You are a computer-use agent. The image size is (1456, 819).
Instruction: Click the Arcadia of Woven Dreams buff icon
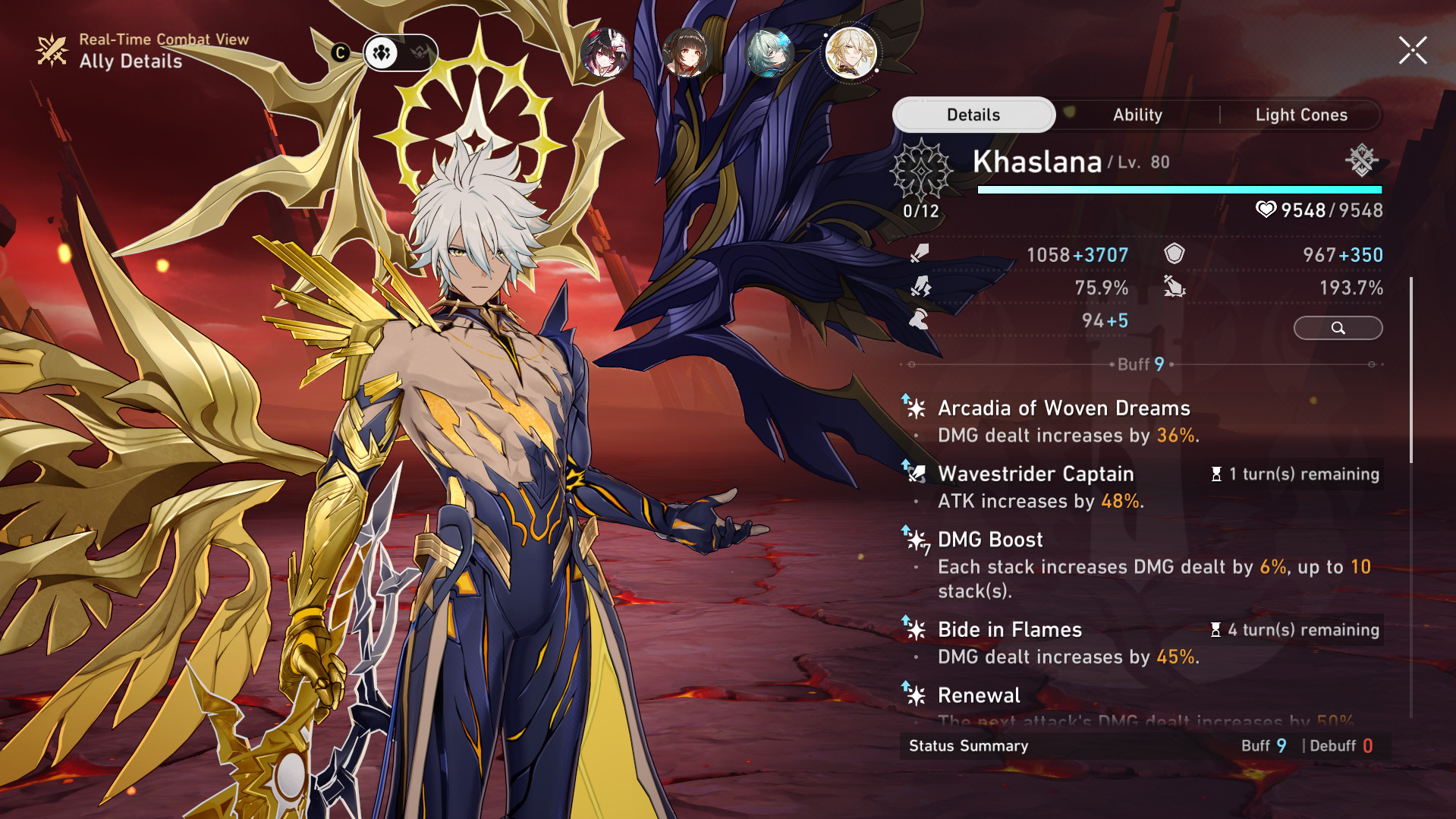[917, 408]
